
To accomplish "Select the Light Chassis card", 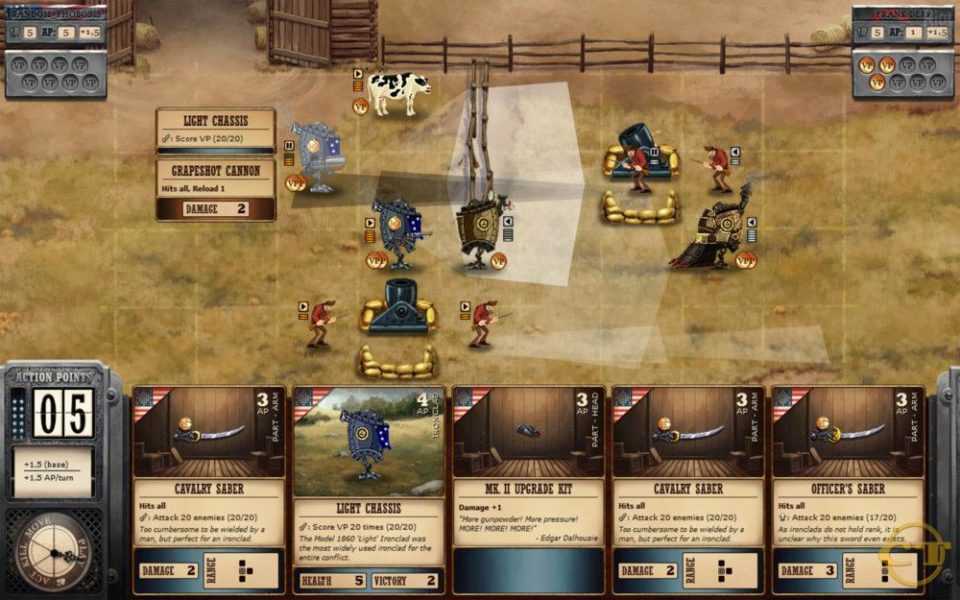I will pos(368,490).
